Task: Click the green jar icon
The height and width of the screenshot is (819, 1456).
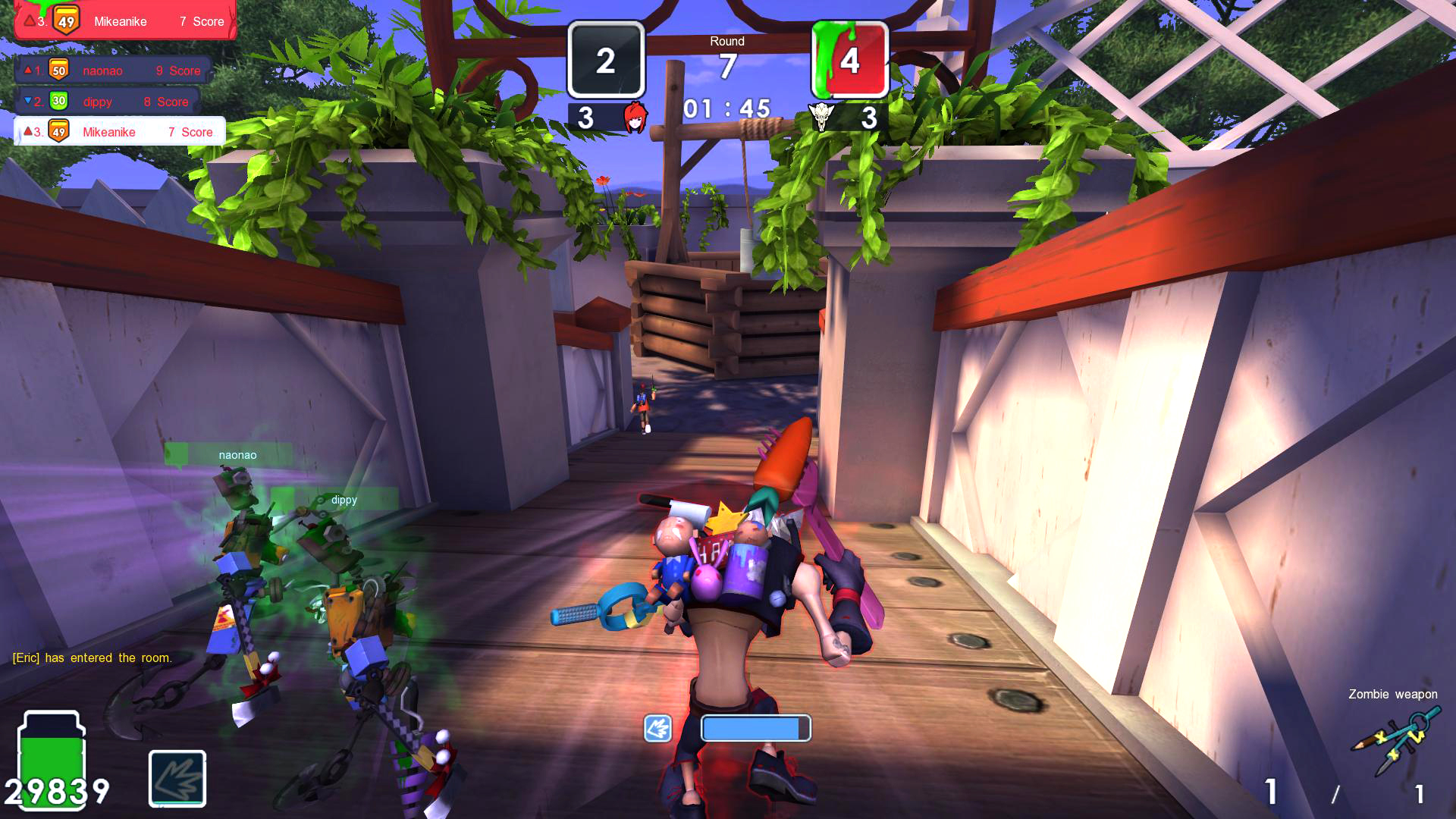Action: click(x=52, y=758)
